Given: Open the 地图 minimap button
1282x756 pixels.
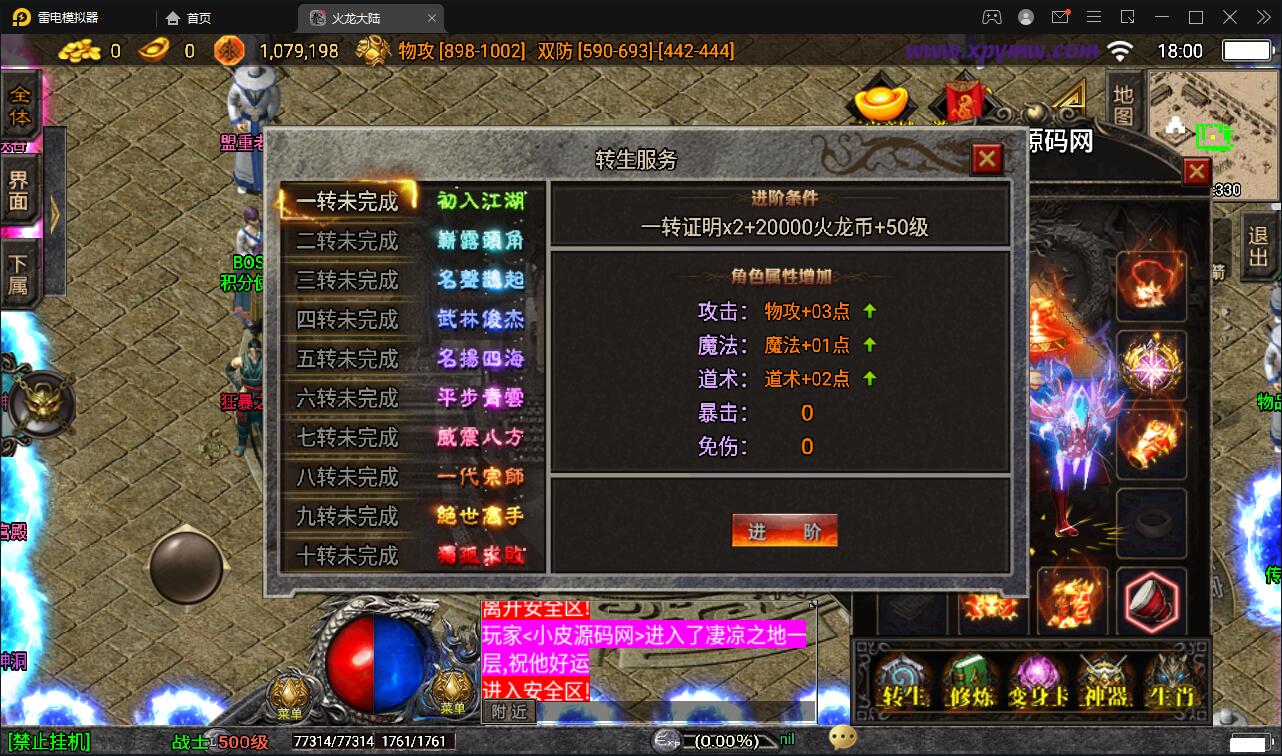Looking at the screenshot, I should [1122, 105].
